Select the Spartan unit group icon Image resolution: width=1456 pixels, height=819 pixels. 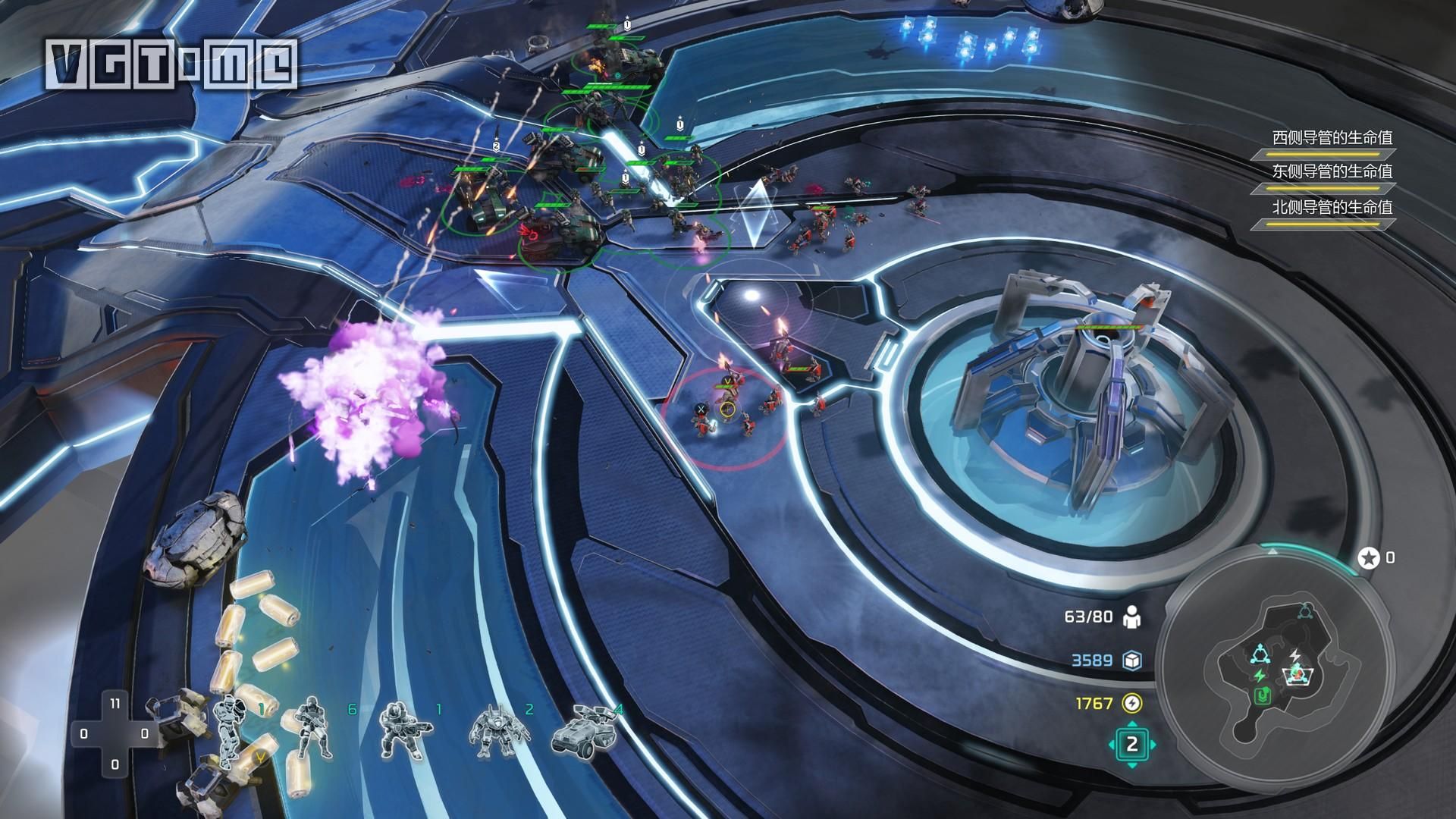(229, 726)
